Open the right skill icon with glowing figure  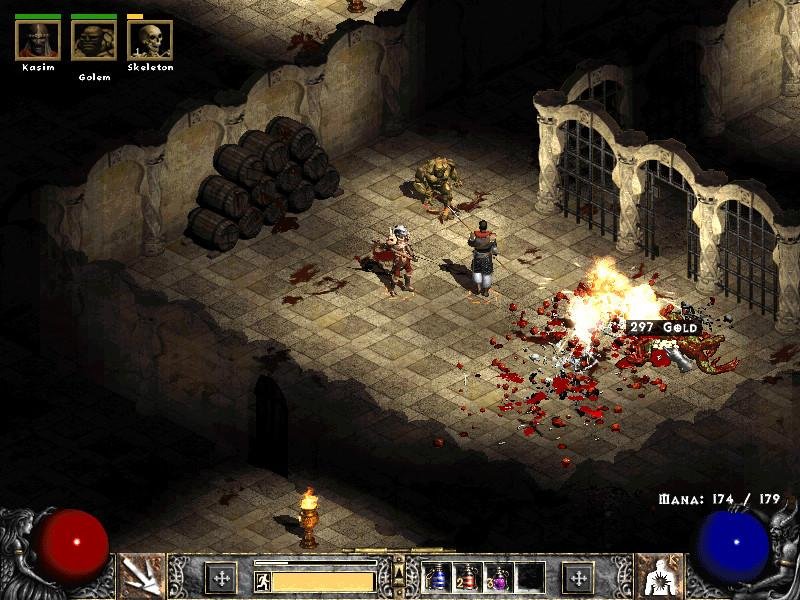pyautogui.click(x=658, y=576)
